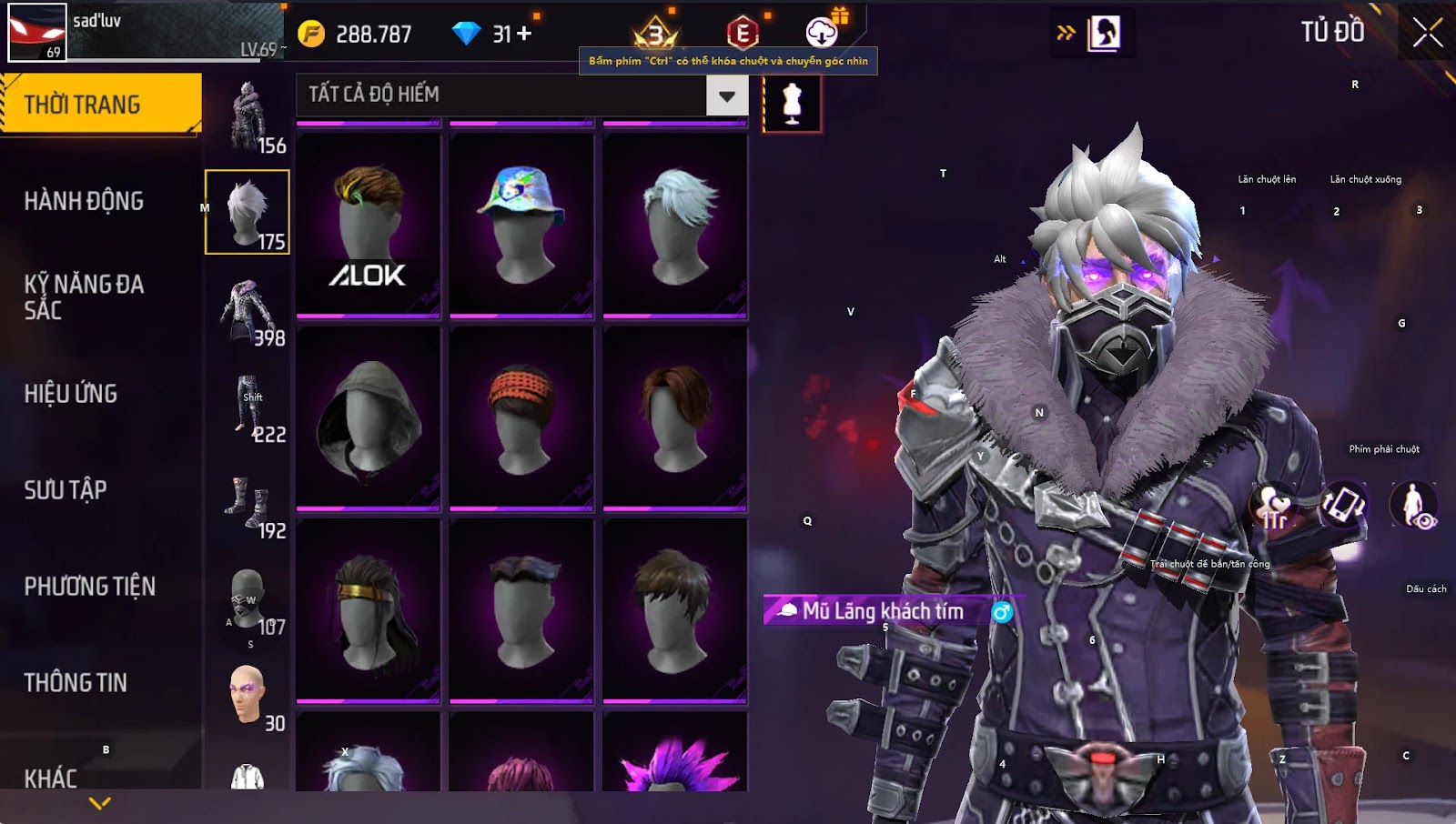
Task: Switch to the face mask category
Action: point(248,602)
